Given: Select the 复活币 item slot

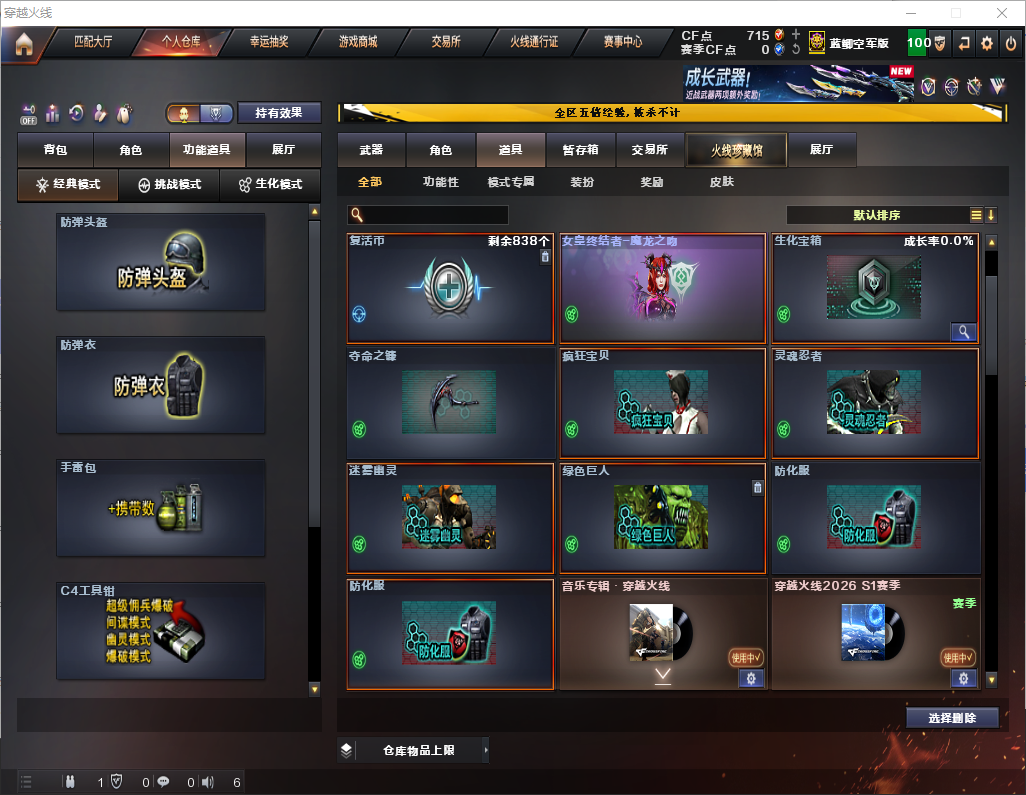Looking at the screenshot, I should (450, 289).
